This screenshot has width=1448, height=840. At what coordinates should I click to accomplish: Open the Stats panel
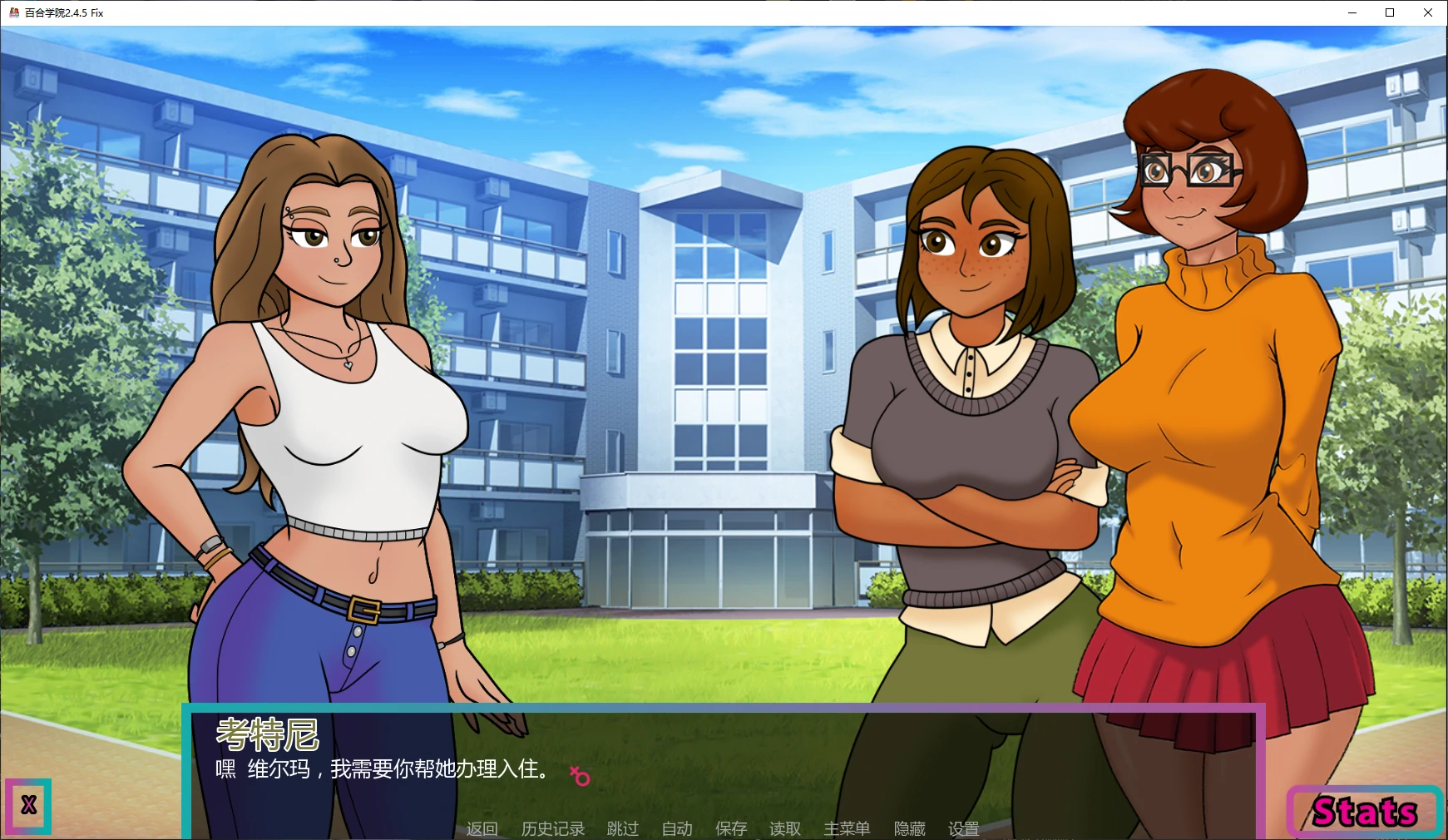pos(1364,811)
